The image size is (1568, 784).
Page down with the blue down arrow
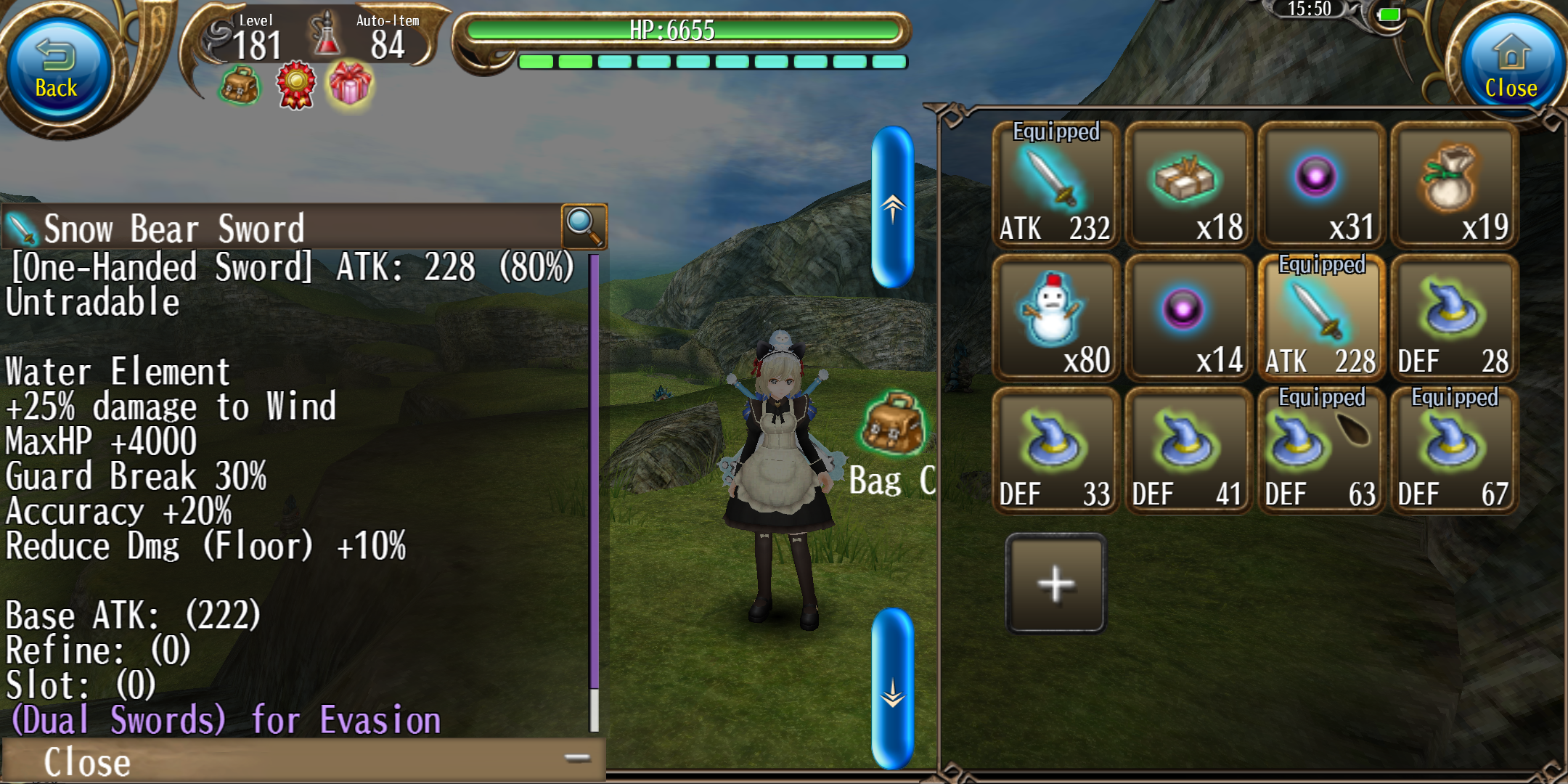892,690
